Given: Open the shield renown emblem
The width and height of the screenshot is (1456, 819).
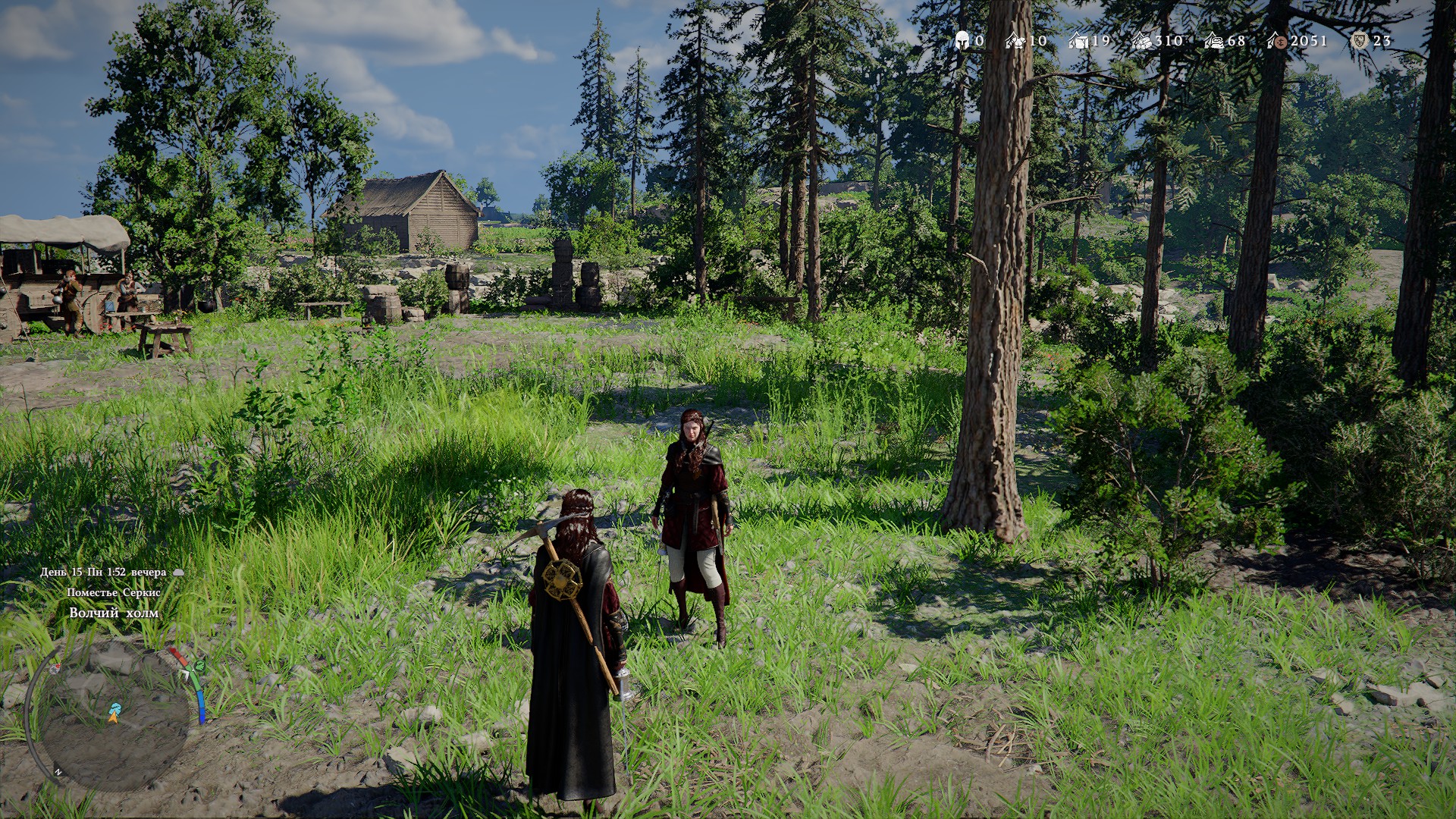Looking at the screenshot, I should point(1359,41).
